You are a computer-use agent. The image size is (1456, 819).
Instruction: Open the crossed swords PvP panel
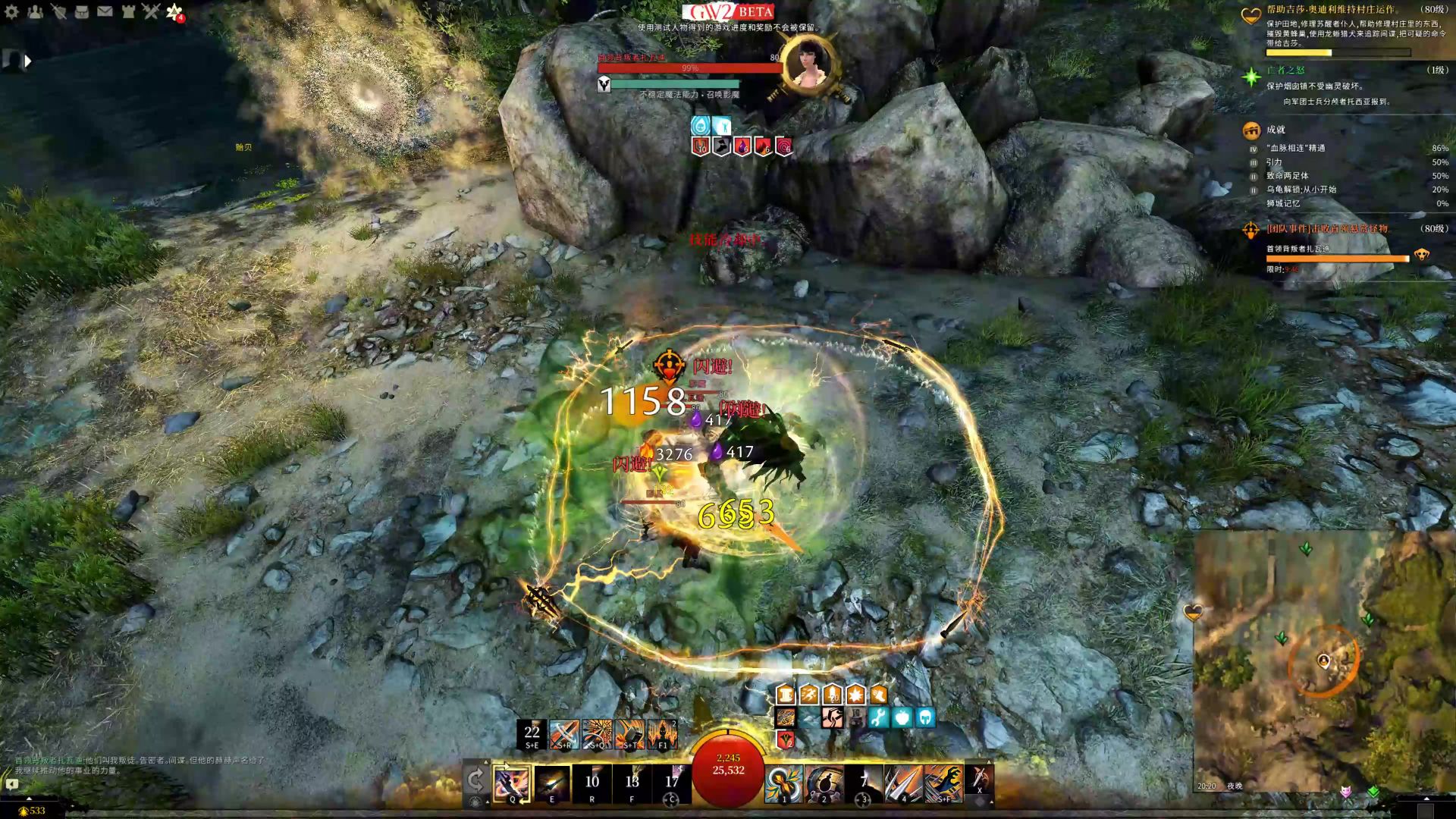click(x=151, y=11)
